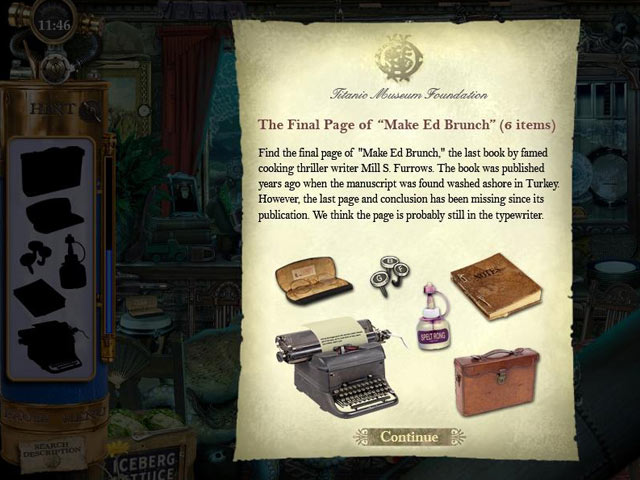Pick the ink bottle silhouette

pyautogui.click(x=73, y=261)
